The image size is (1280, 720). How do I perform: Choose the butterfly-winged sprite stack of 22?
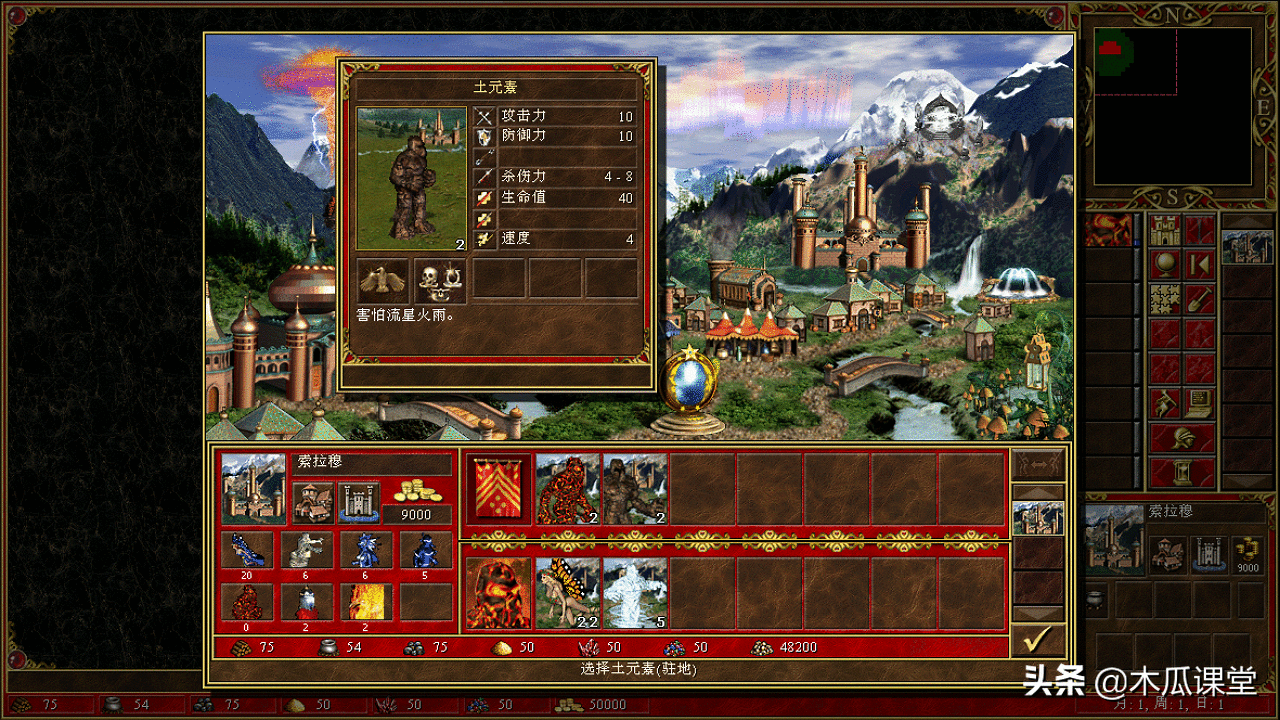pyautogui.click(x=567, y=592)
